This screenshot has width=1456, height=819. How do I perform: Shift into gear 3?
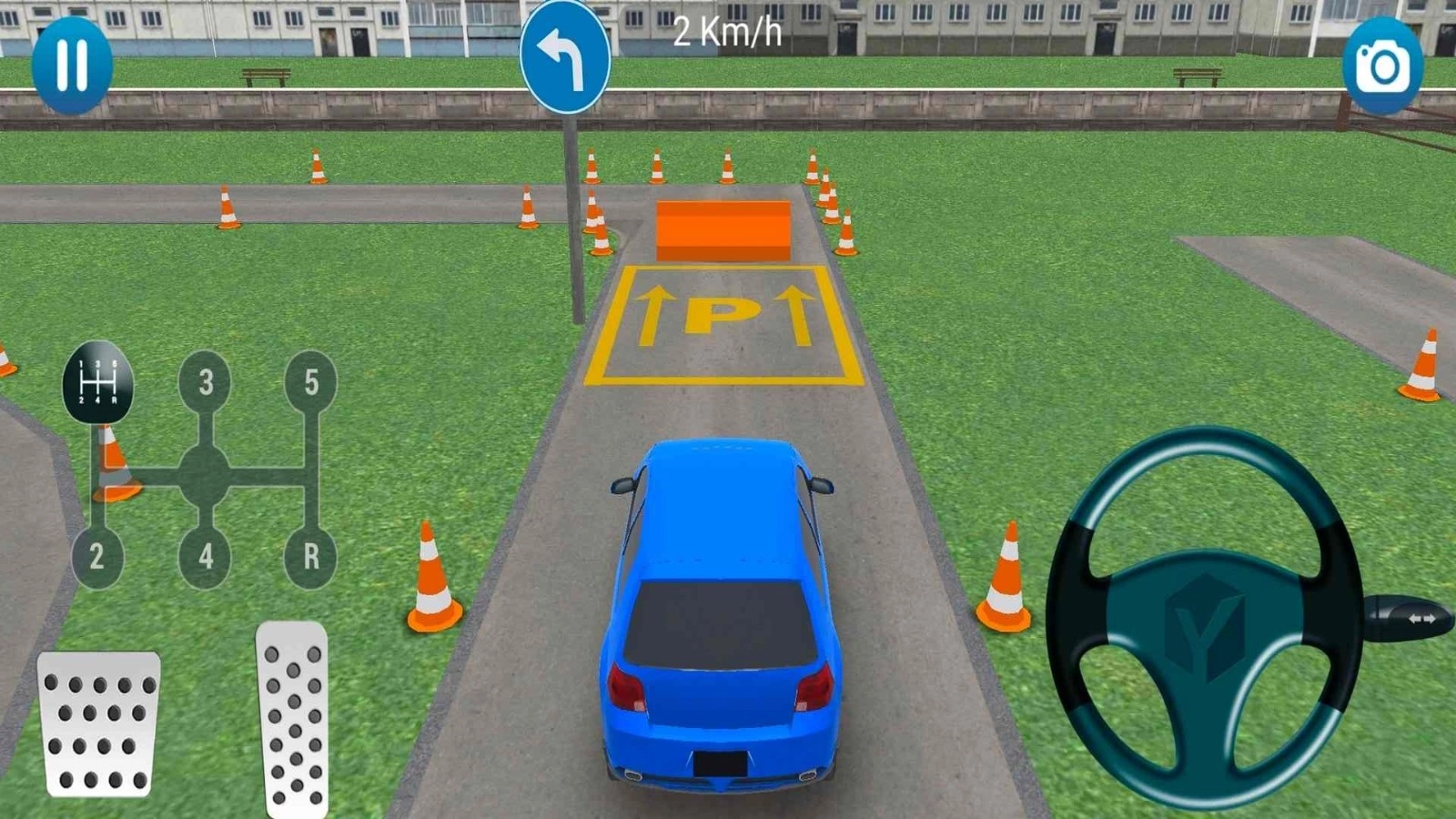207,382
